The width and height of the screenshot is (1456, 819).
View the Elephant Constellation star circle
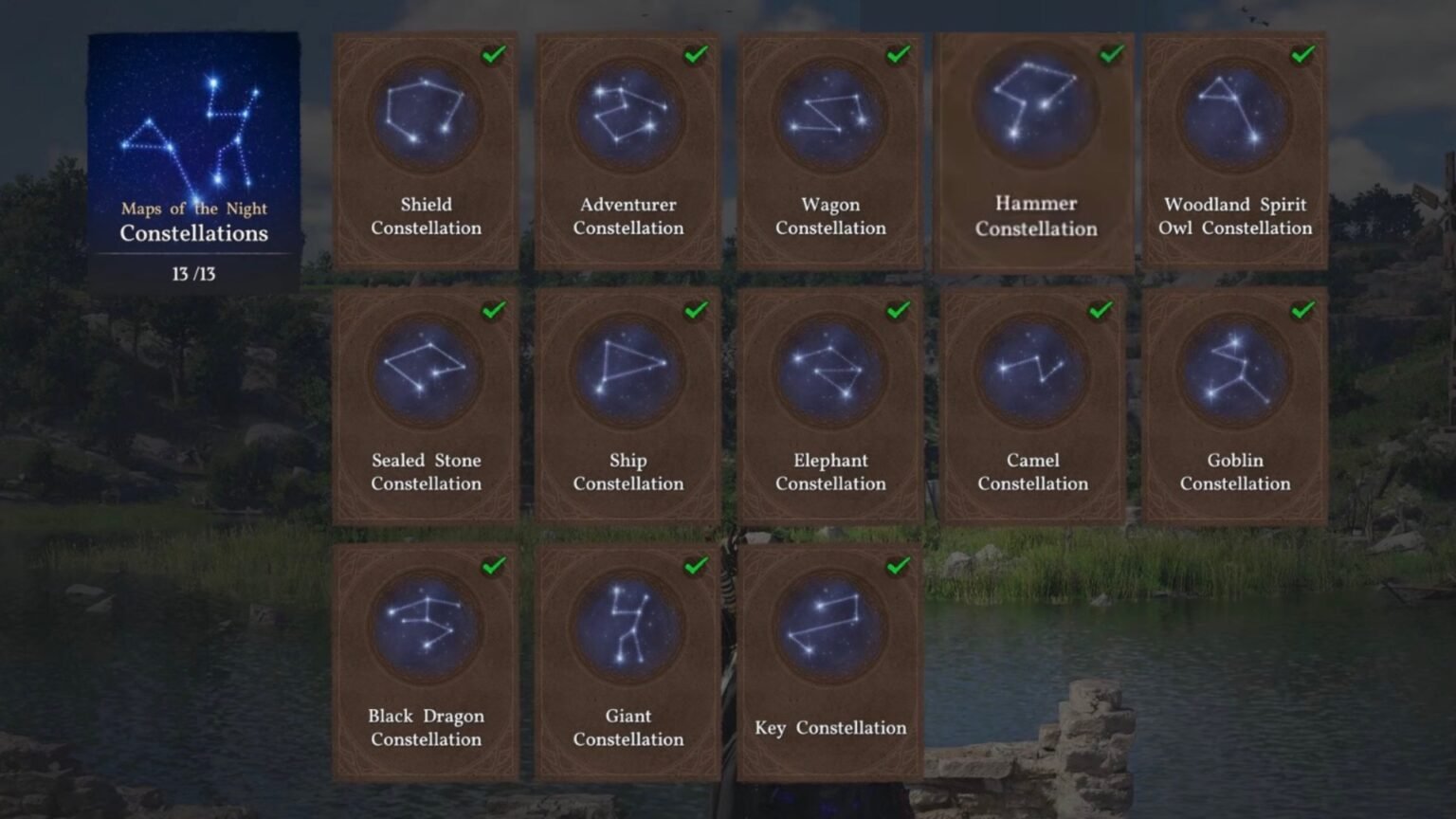click(x=829, y=370)
